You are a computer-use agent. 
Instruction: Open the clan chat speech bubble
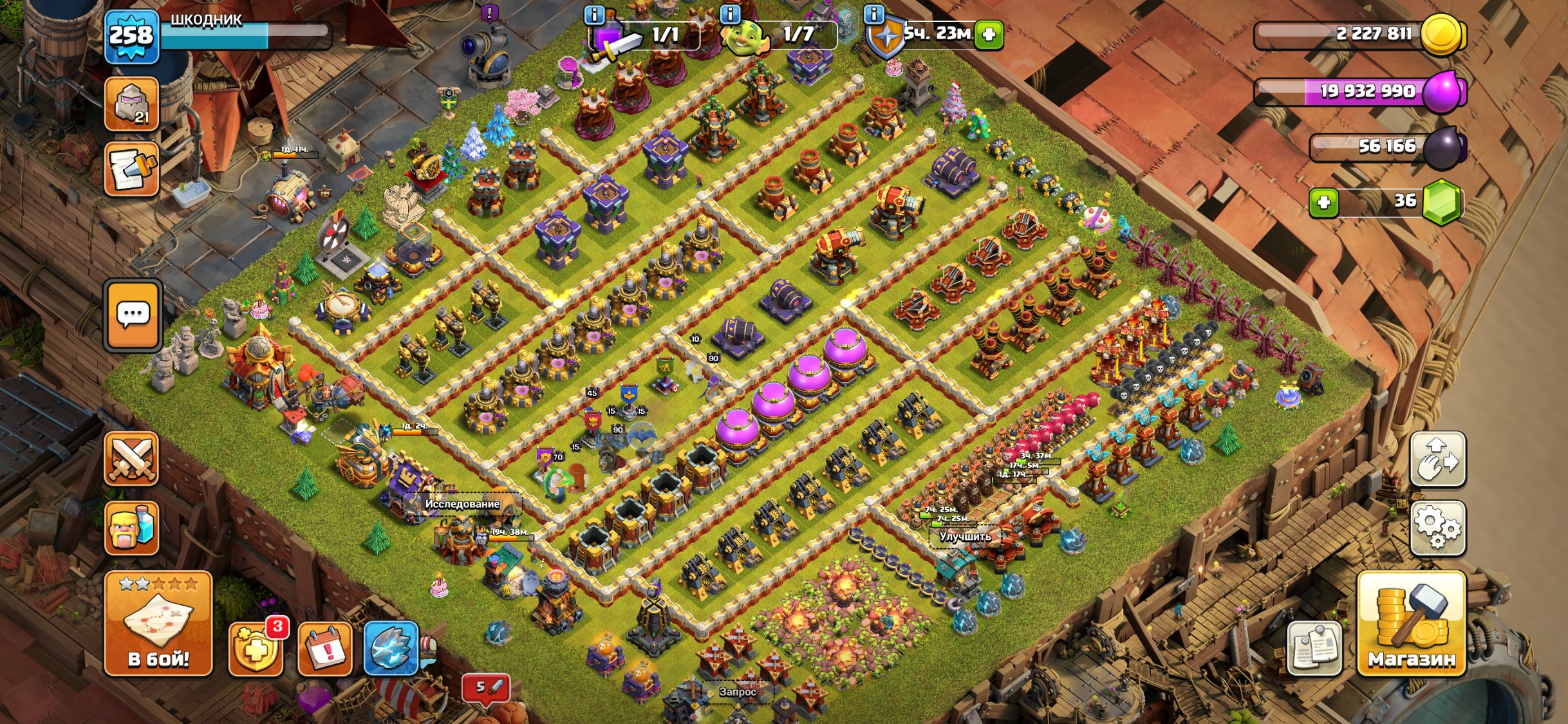133,315
